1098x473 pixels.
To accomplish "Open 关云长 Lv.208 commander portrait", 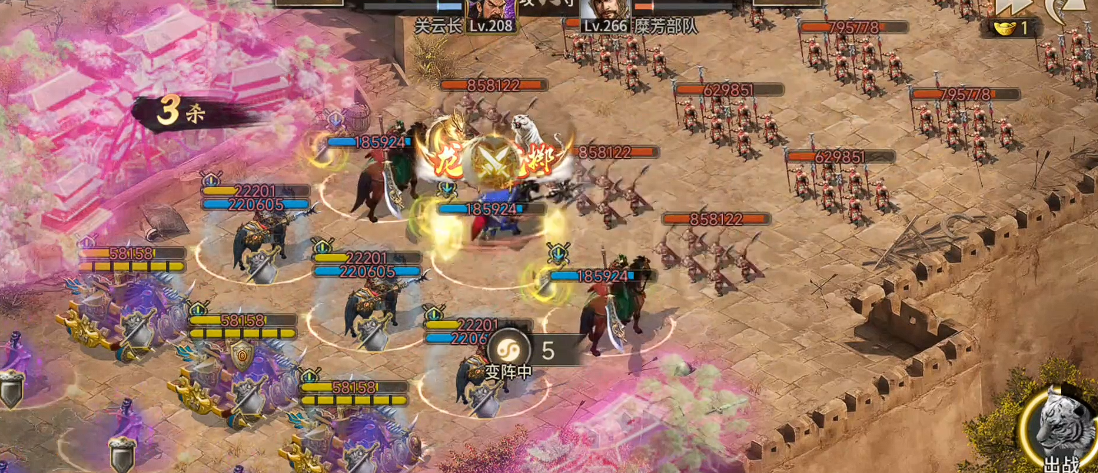I will click(x=487, y=12).
